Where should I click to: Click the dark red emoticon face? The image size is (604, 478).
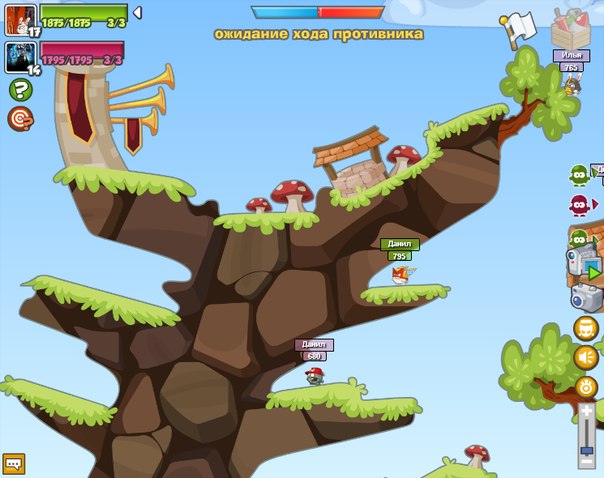coord(579,205)
